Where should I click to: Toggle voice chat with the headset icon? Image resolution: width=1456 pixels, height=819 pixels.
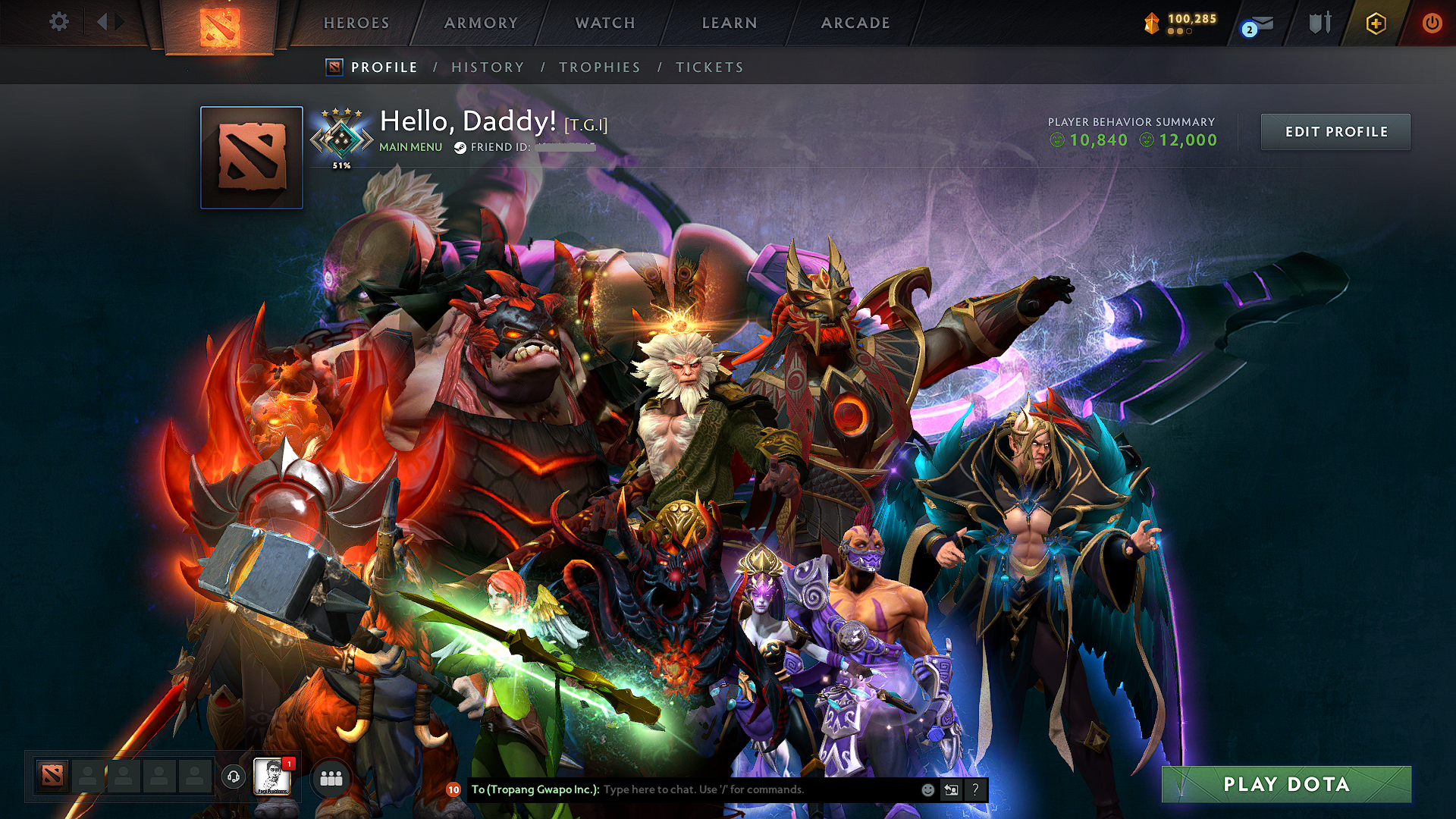(x=233, y=777)
